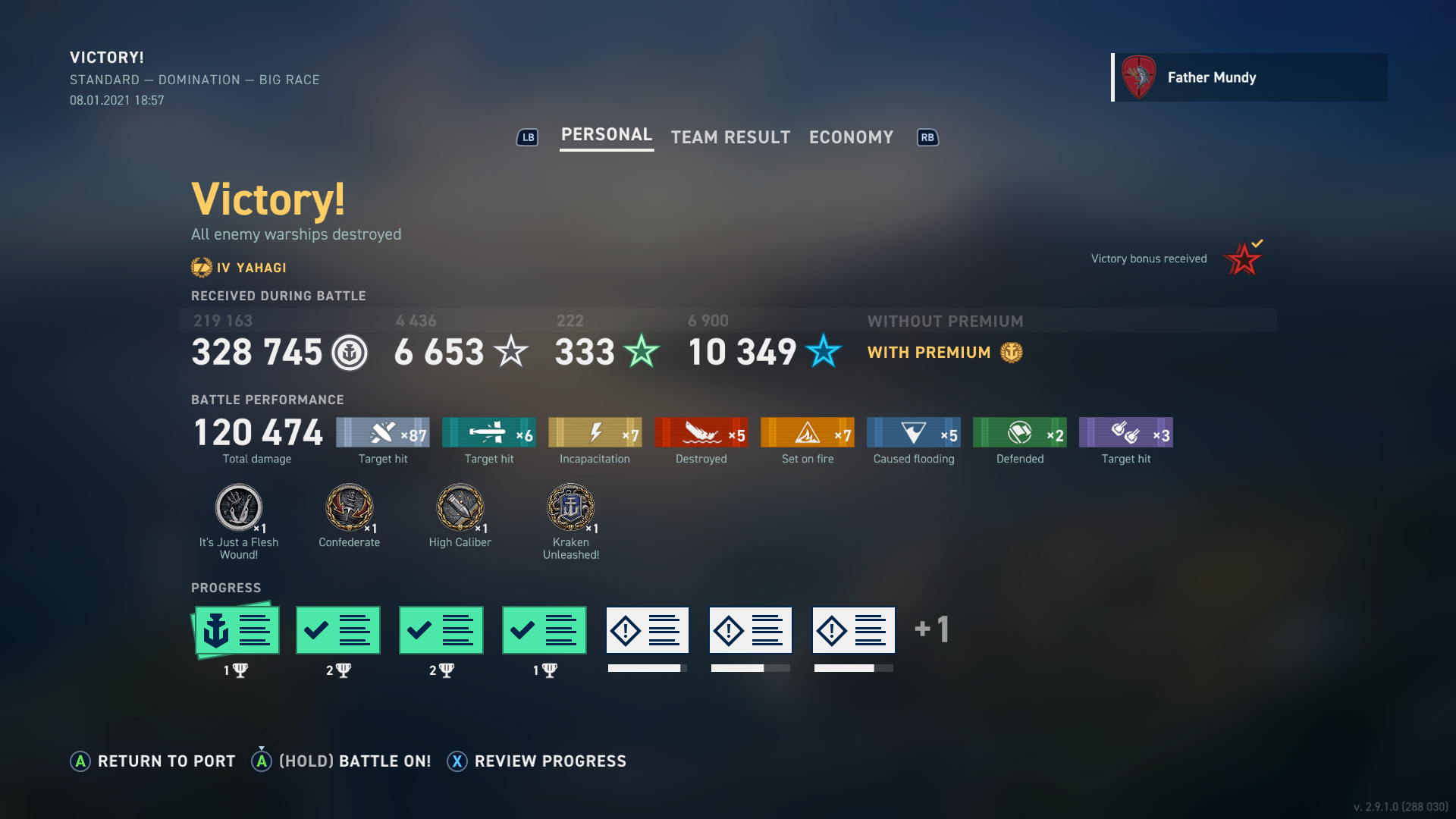The height and width of the screenshot is (819, 1456).
Task: Click the Confederate medal
Action: [x=350, y=508]
